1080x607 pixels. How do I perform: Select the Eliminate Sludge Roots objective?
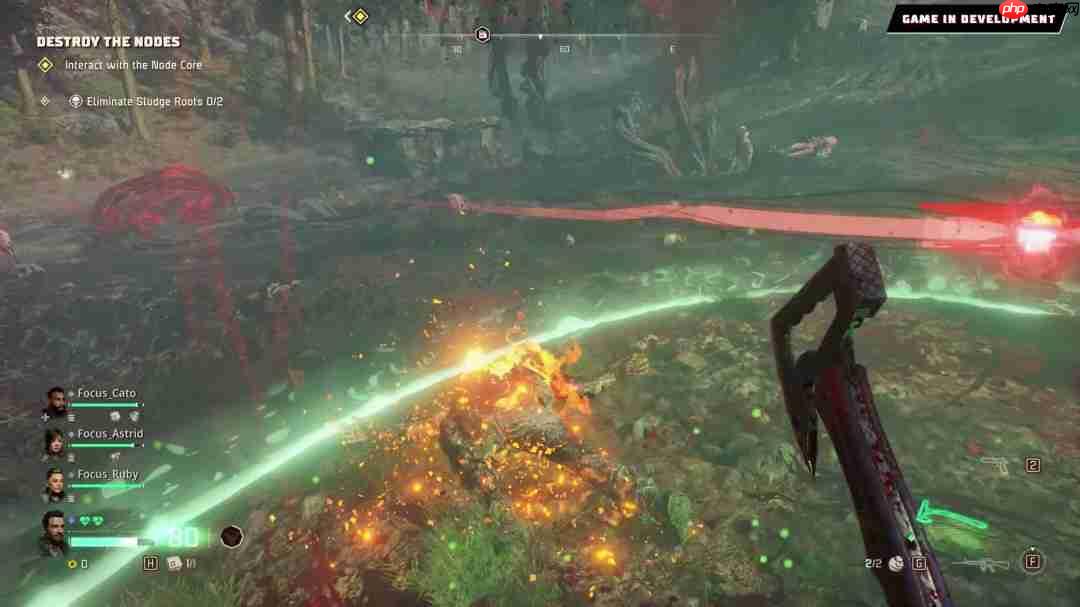[154, 101]
